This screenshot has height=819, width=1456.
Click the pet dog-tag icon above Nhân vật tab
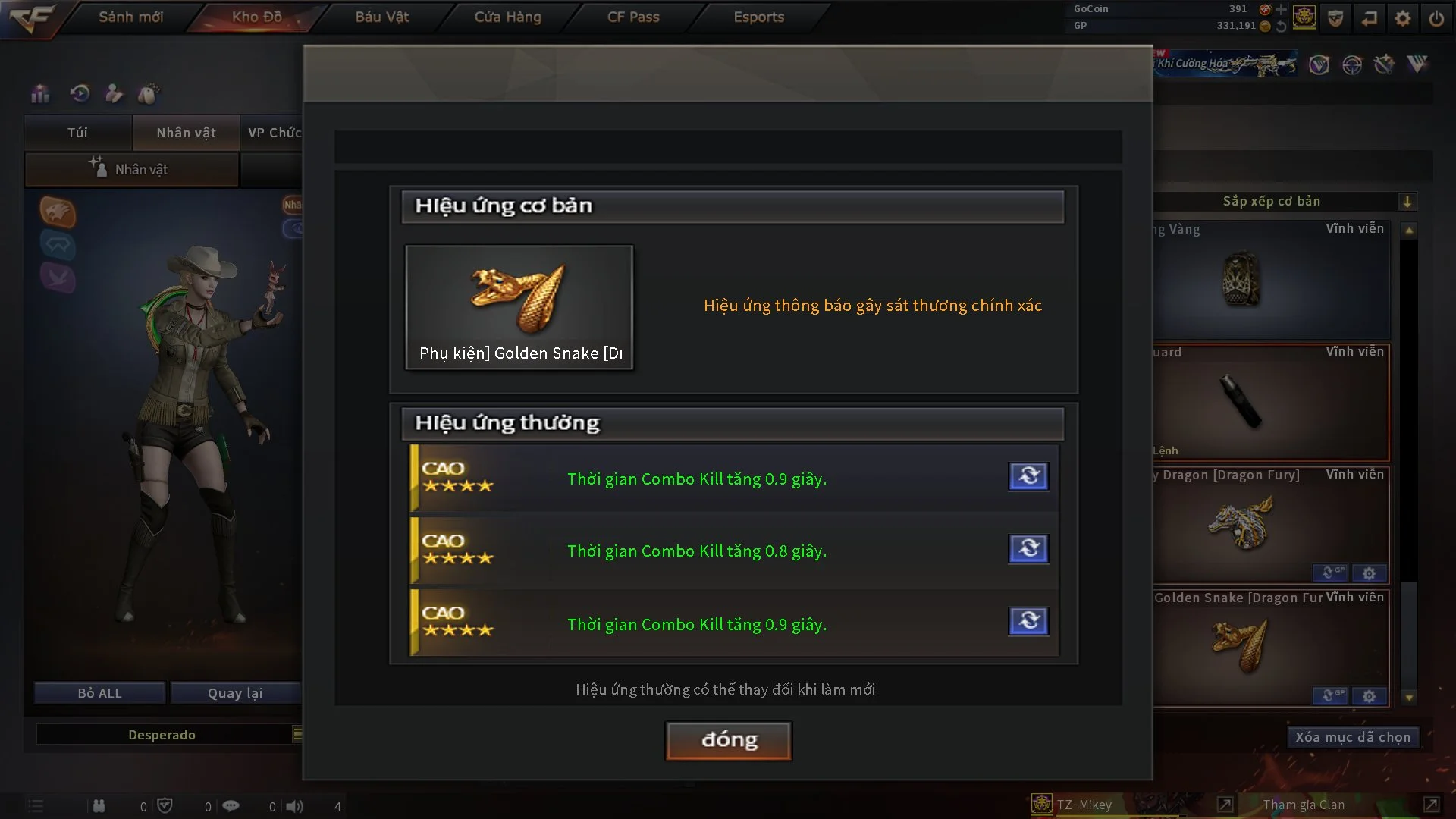[149, 93]
